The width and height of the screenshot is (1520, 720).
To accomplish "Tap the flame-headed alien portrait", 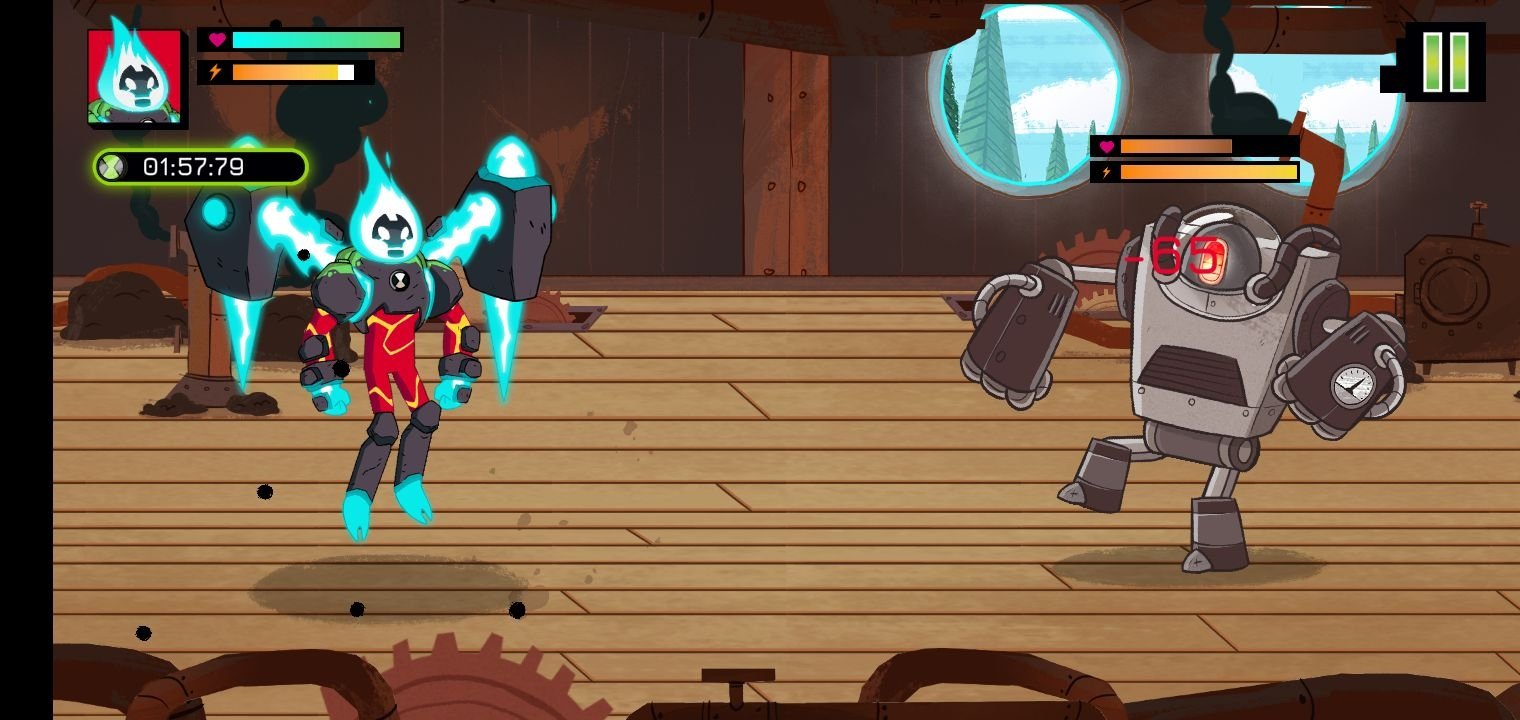I will tap(135, 77).
